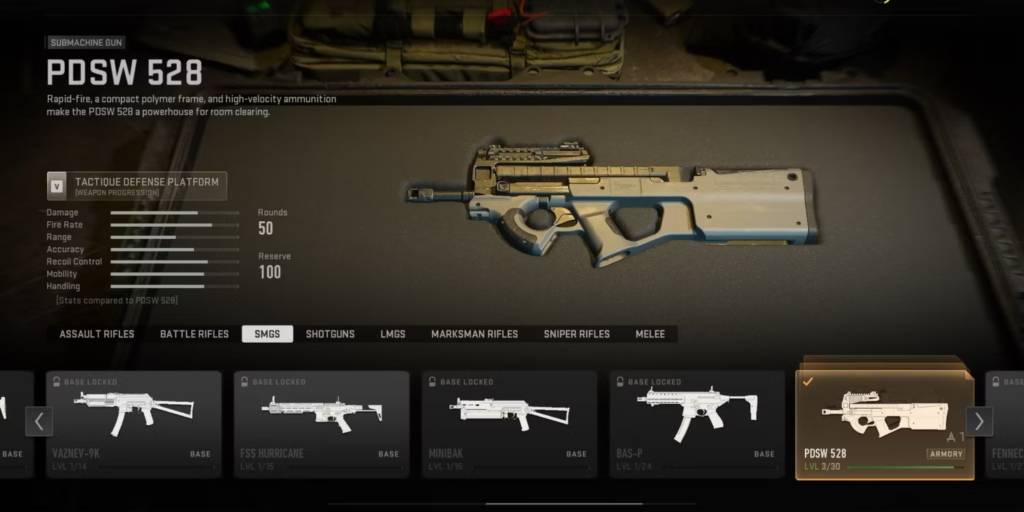Screen dimensions: 1024x512
Task: Select the SMGs tab
Action: 267,334
